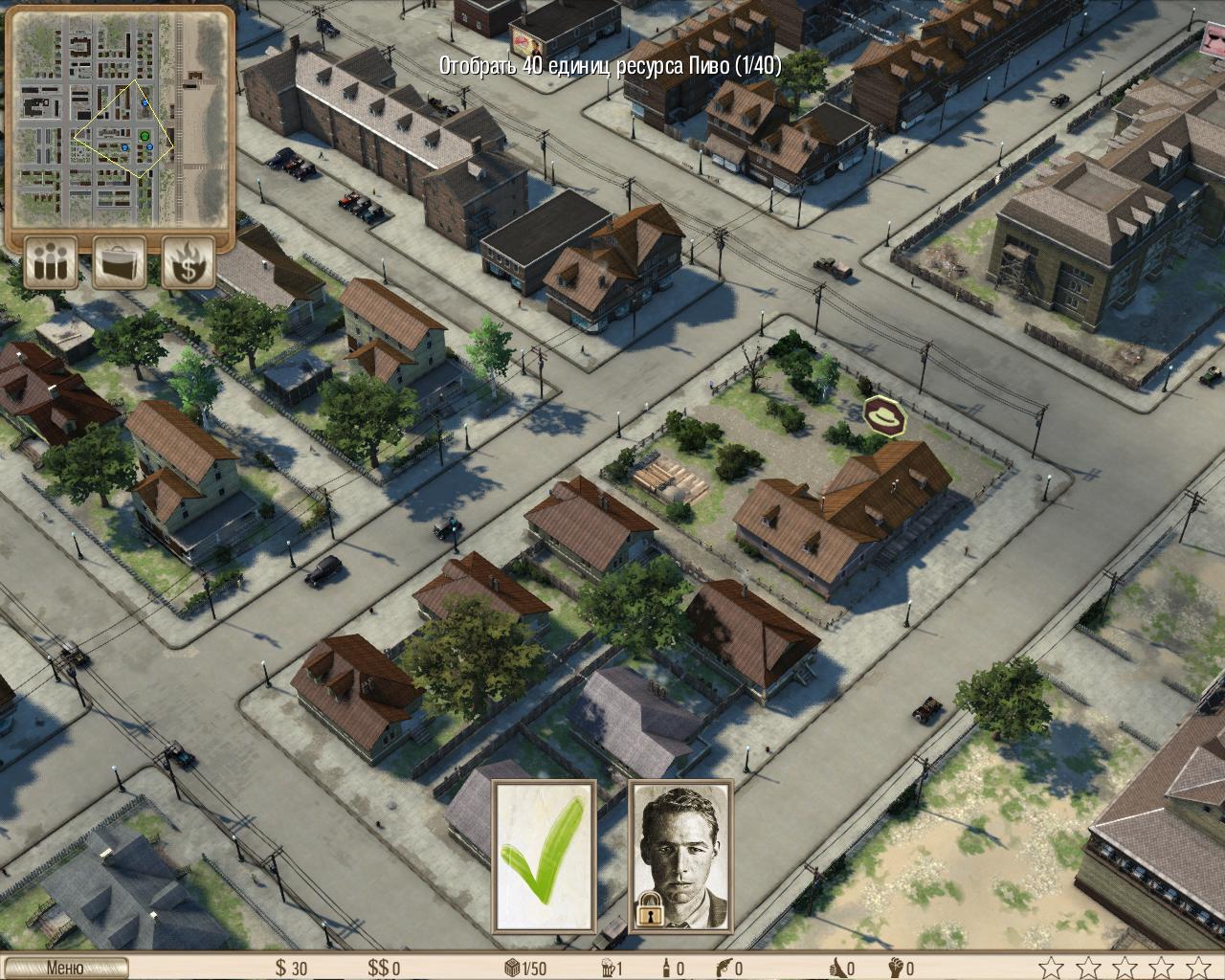Open the briefcase business panel

(120, 262)
